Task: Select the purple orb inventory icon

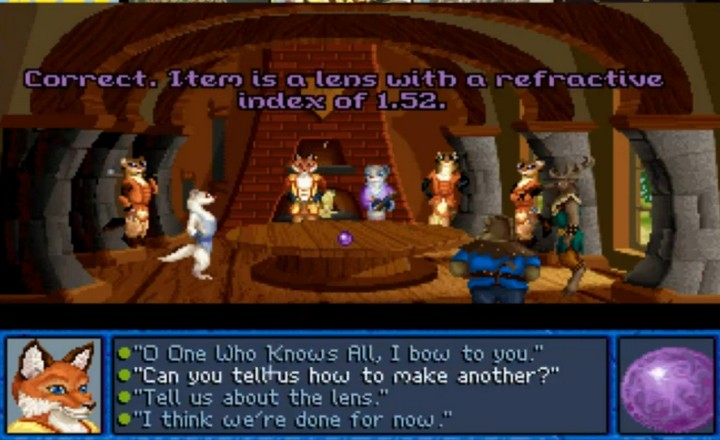Action: tap(664, 385)
